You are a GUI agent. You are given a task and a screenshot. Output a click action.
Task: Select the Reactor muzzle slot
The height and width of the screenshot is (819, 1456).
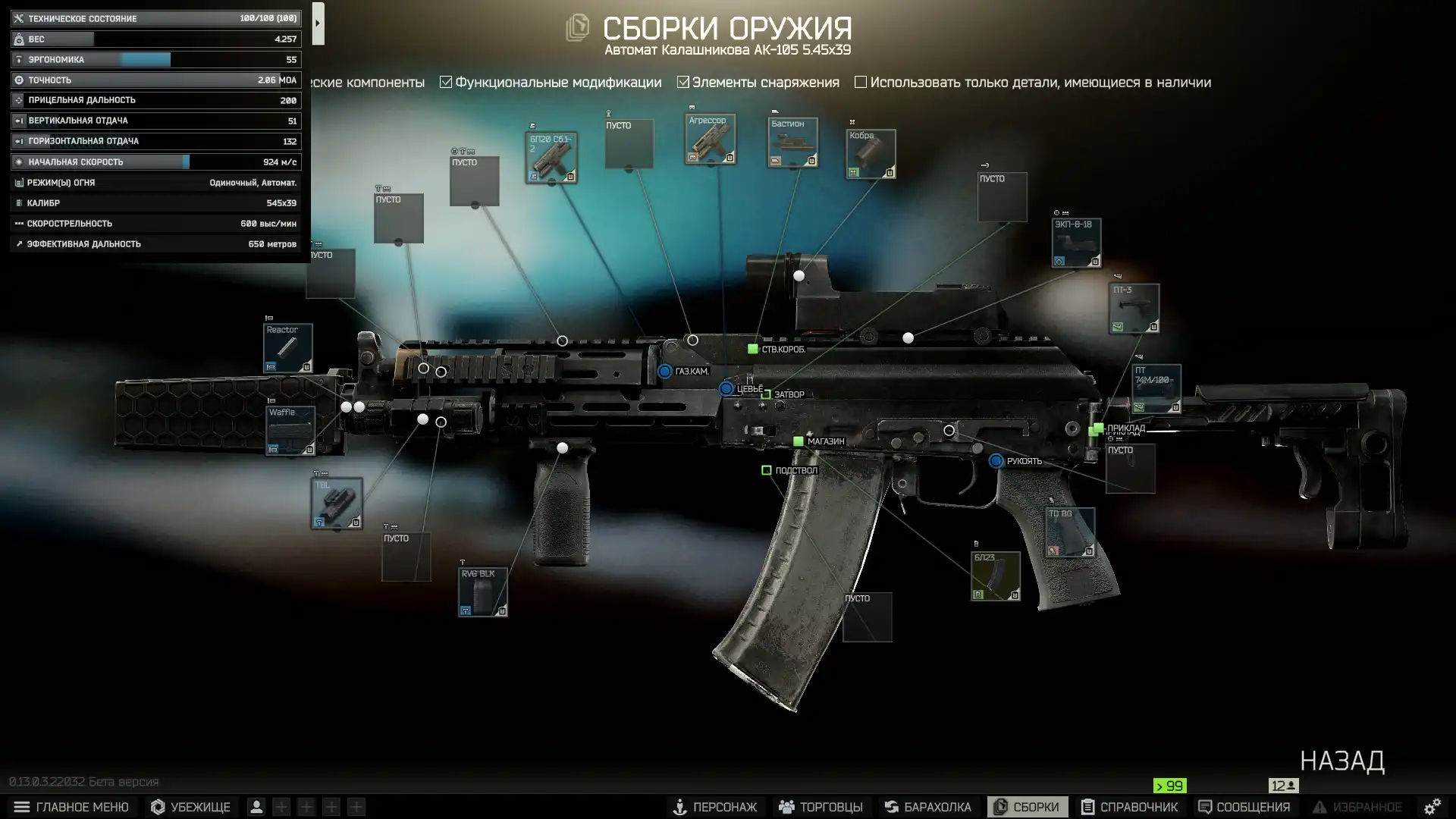point(288,348)
